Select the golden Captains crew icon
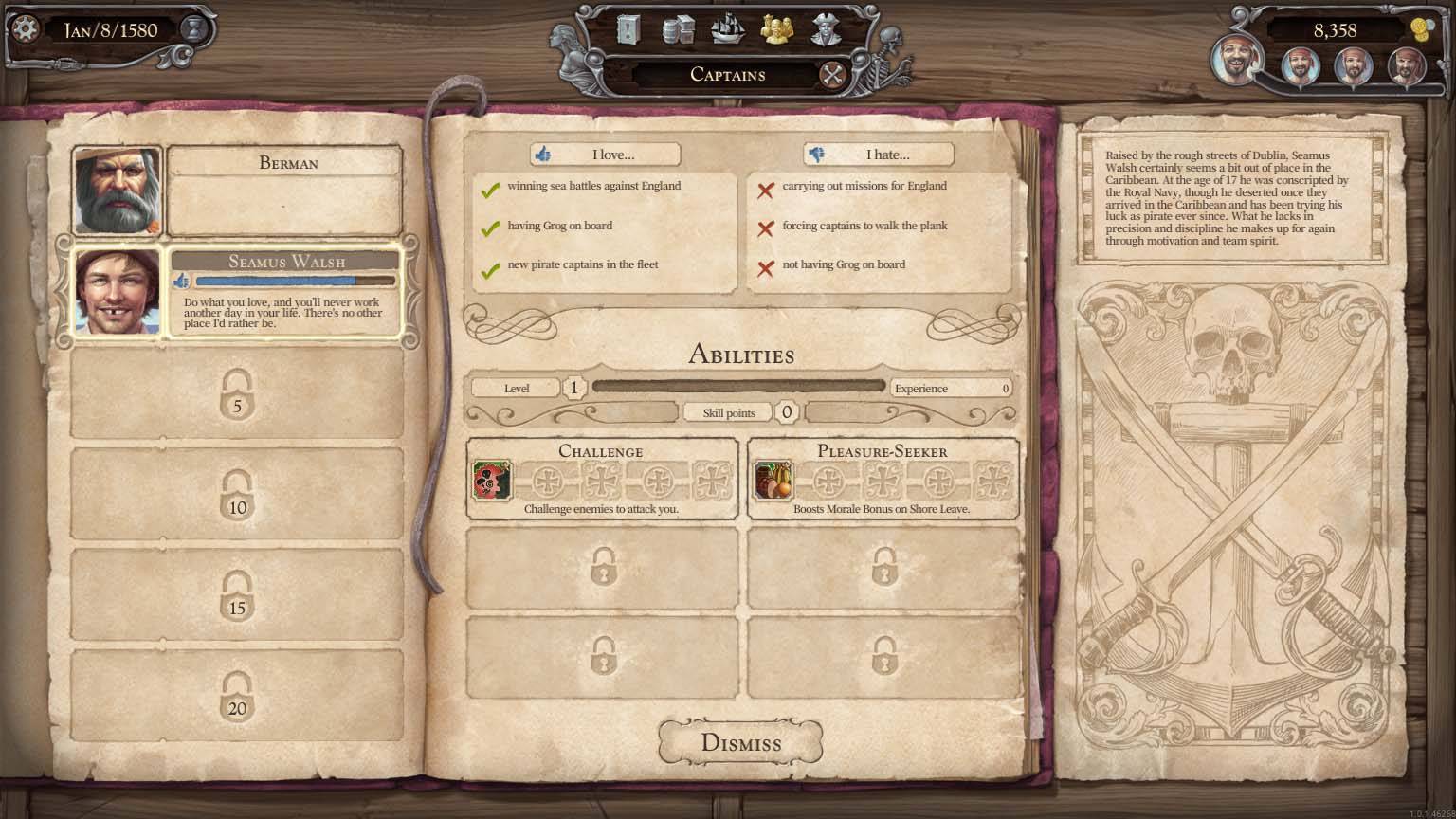The height and width of the screenshot is (819, 1456). pos(776,30)
